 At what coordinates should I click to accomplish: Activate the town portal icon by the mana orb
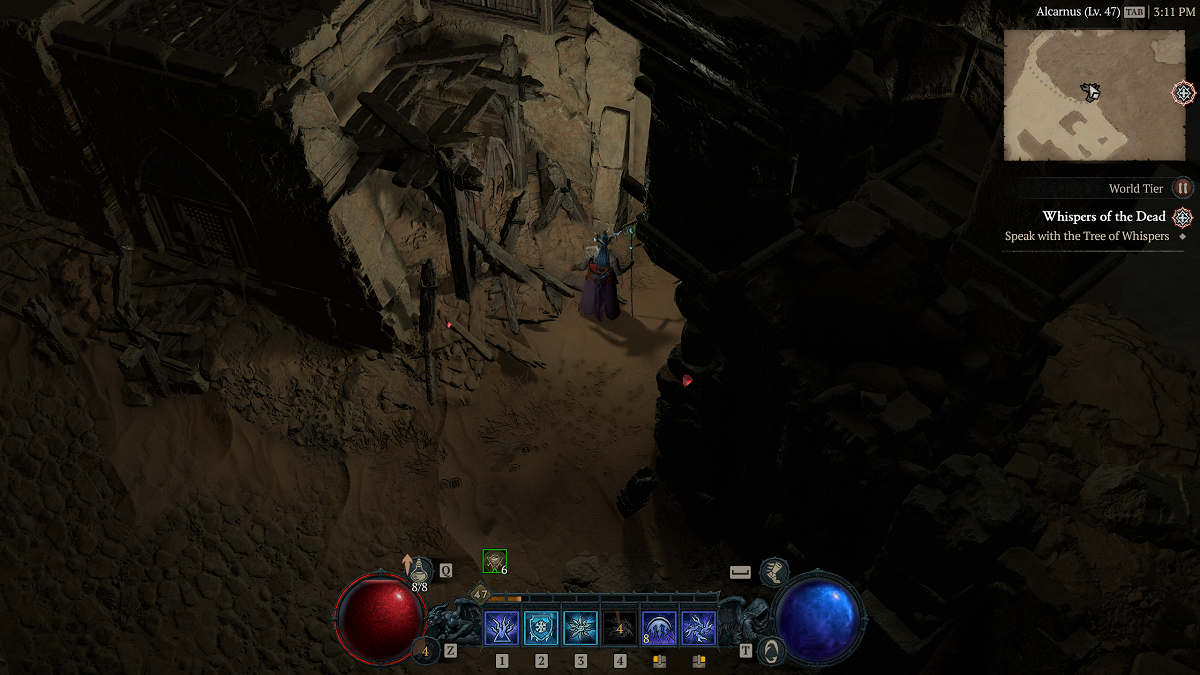click(x=772, y=650)
